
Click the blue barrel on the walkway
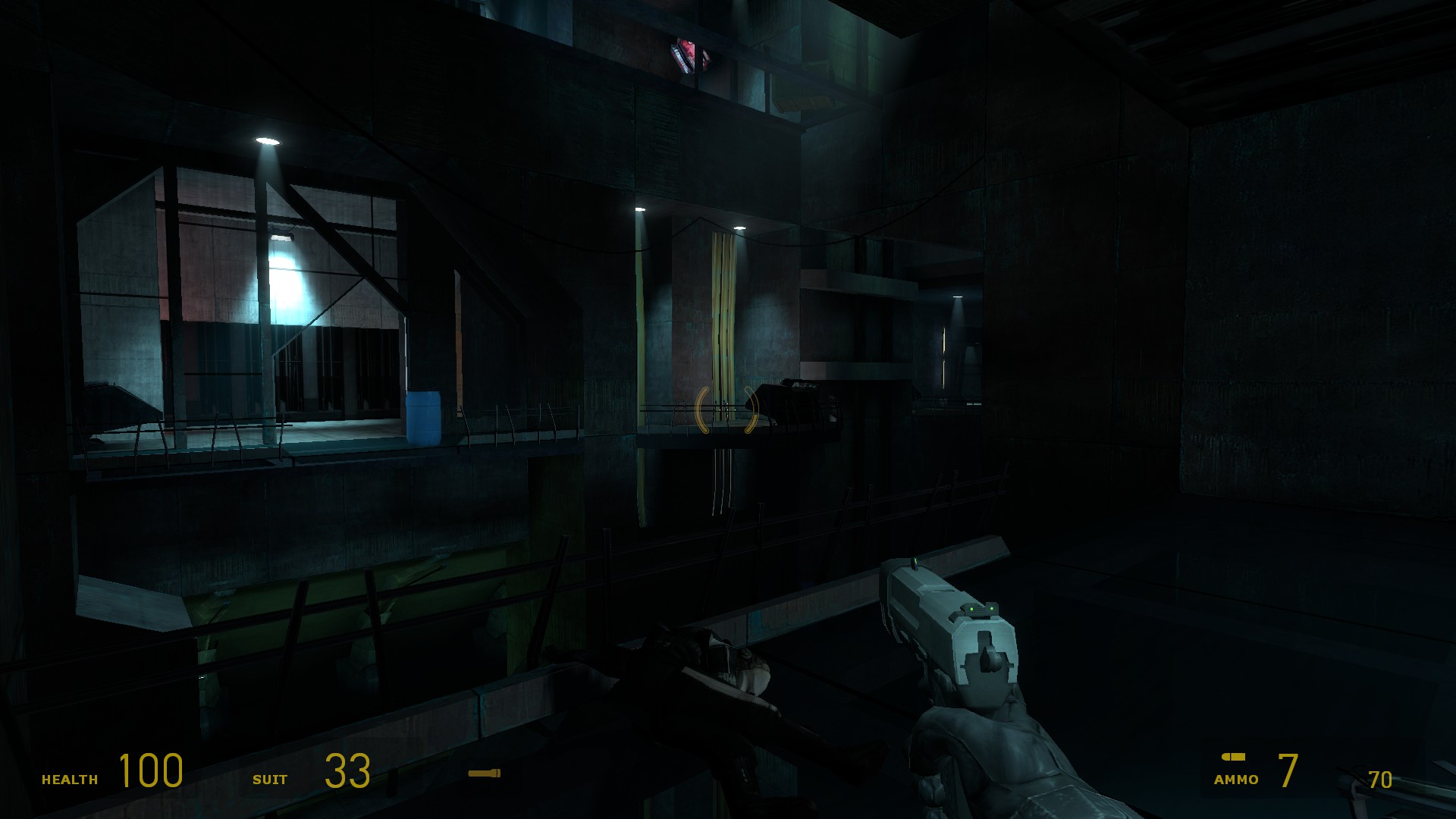pyautogui.click(x=423, y=416)
